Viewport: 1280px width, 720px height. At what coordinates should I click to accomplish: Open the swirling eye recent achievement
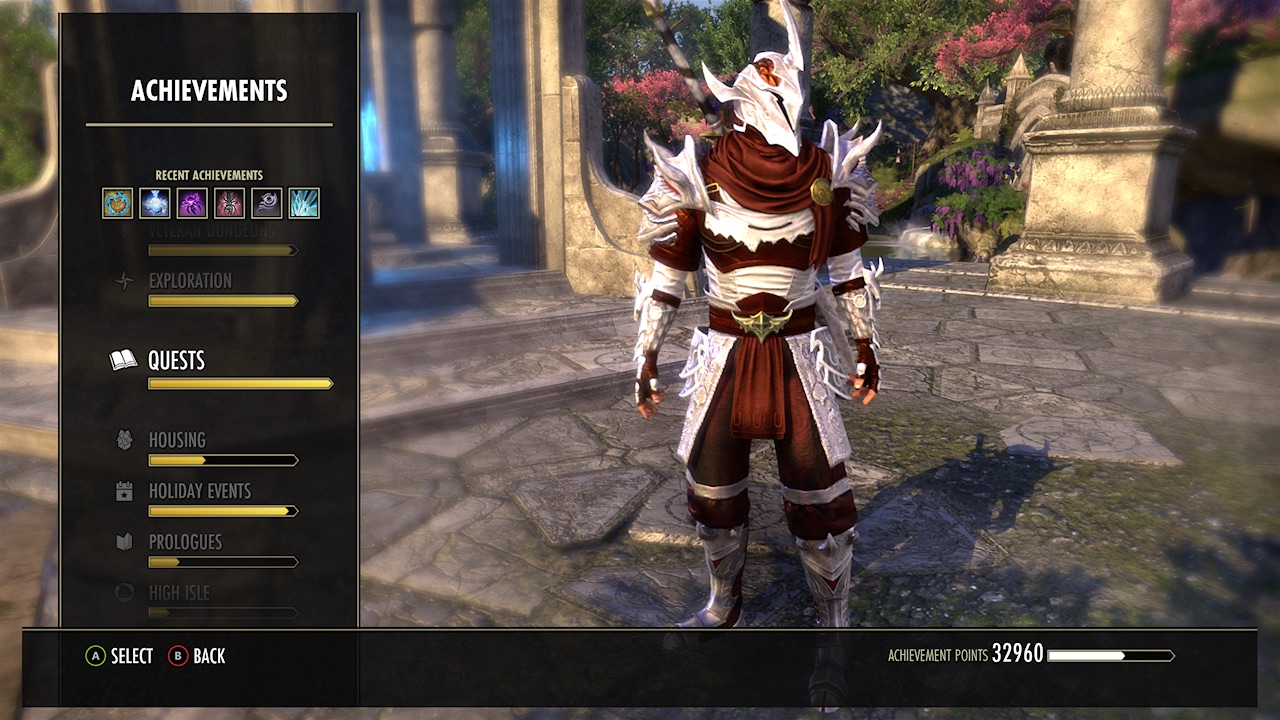pos(266,203)
